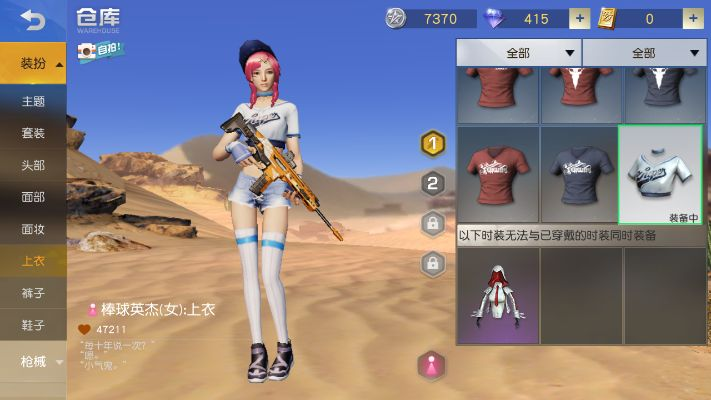Toggle the pink female character icon

point(431,365)
